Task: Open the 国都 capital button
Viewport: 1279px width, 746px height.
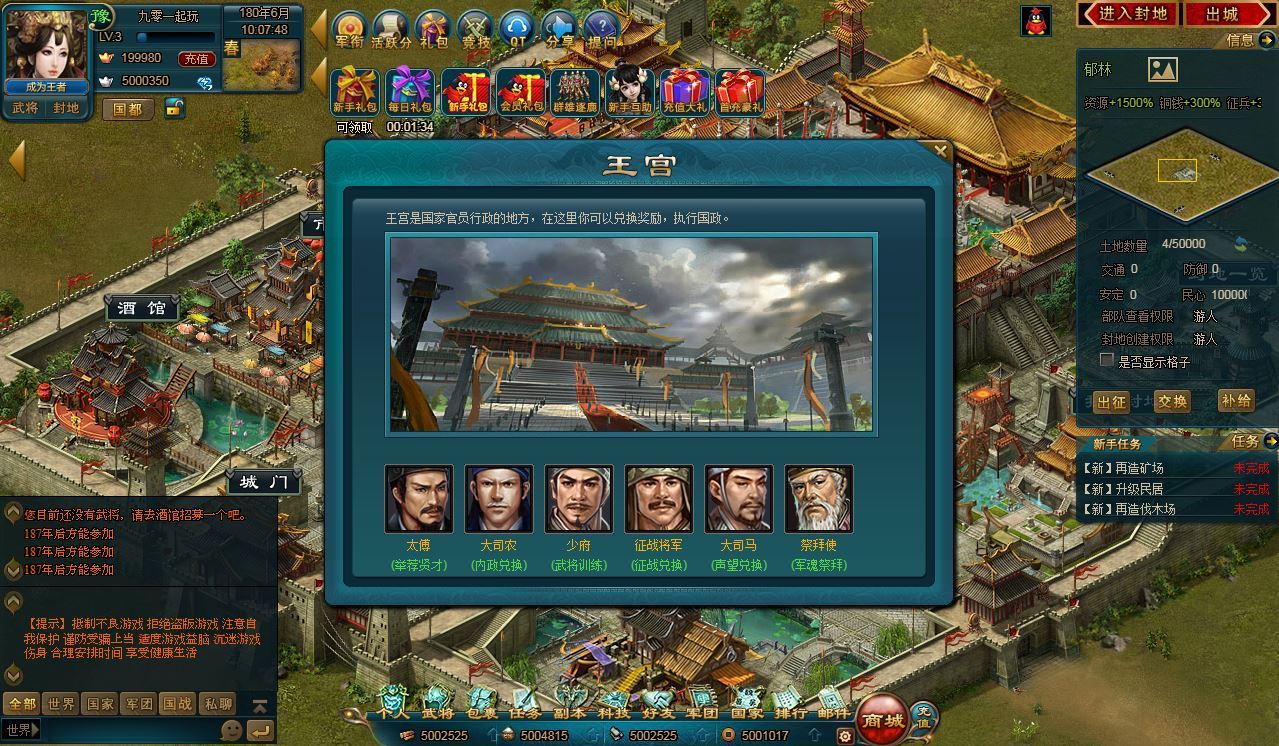Action: [x=128, y=109]
